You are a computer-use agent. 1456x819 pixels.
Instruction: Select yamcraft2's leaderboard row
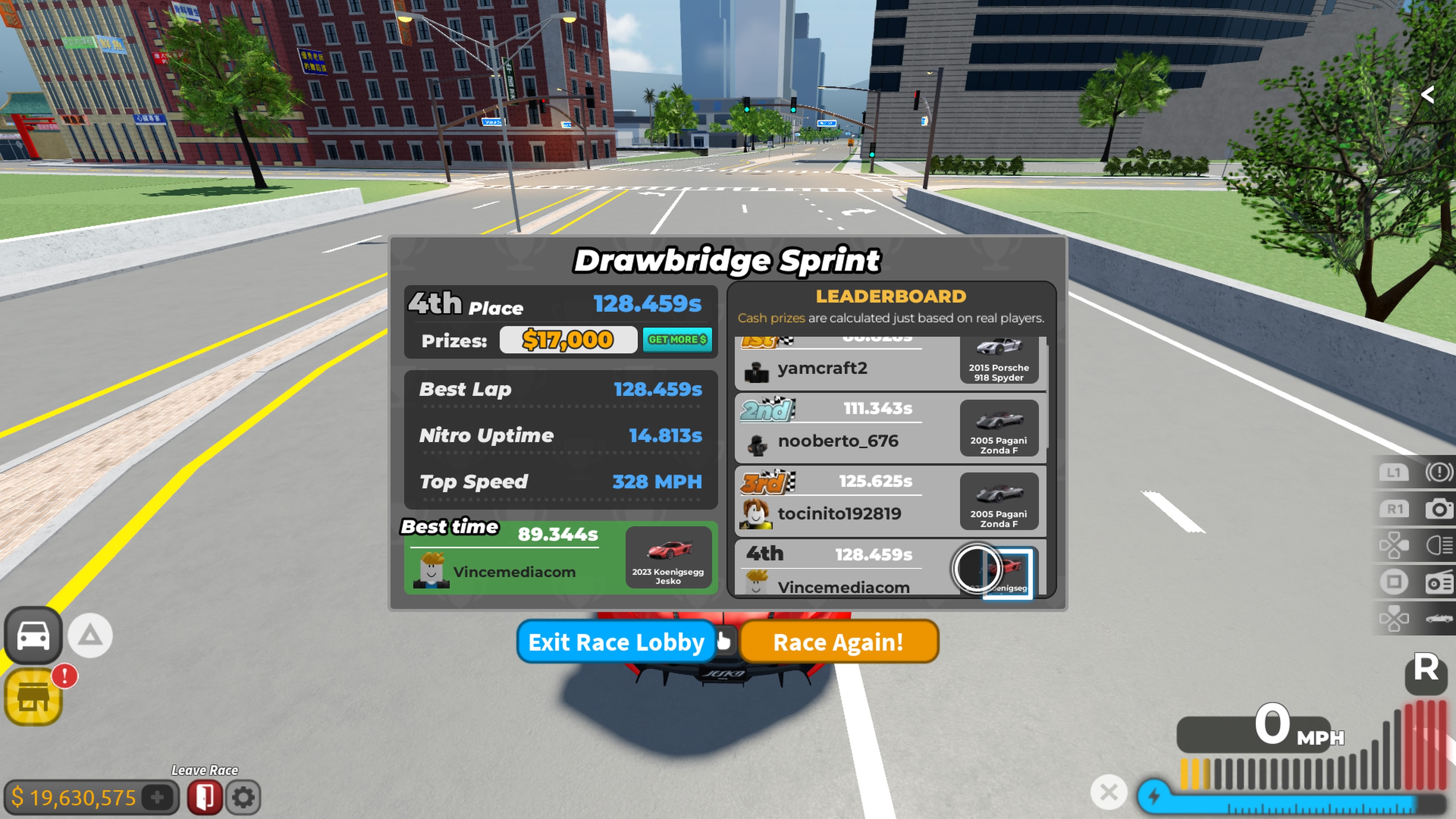coord(848,368)
